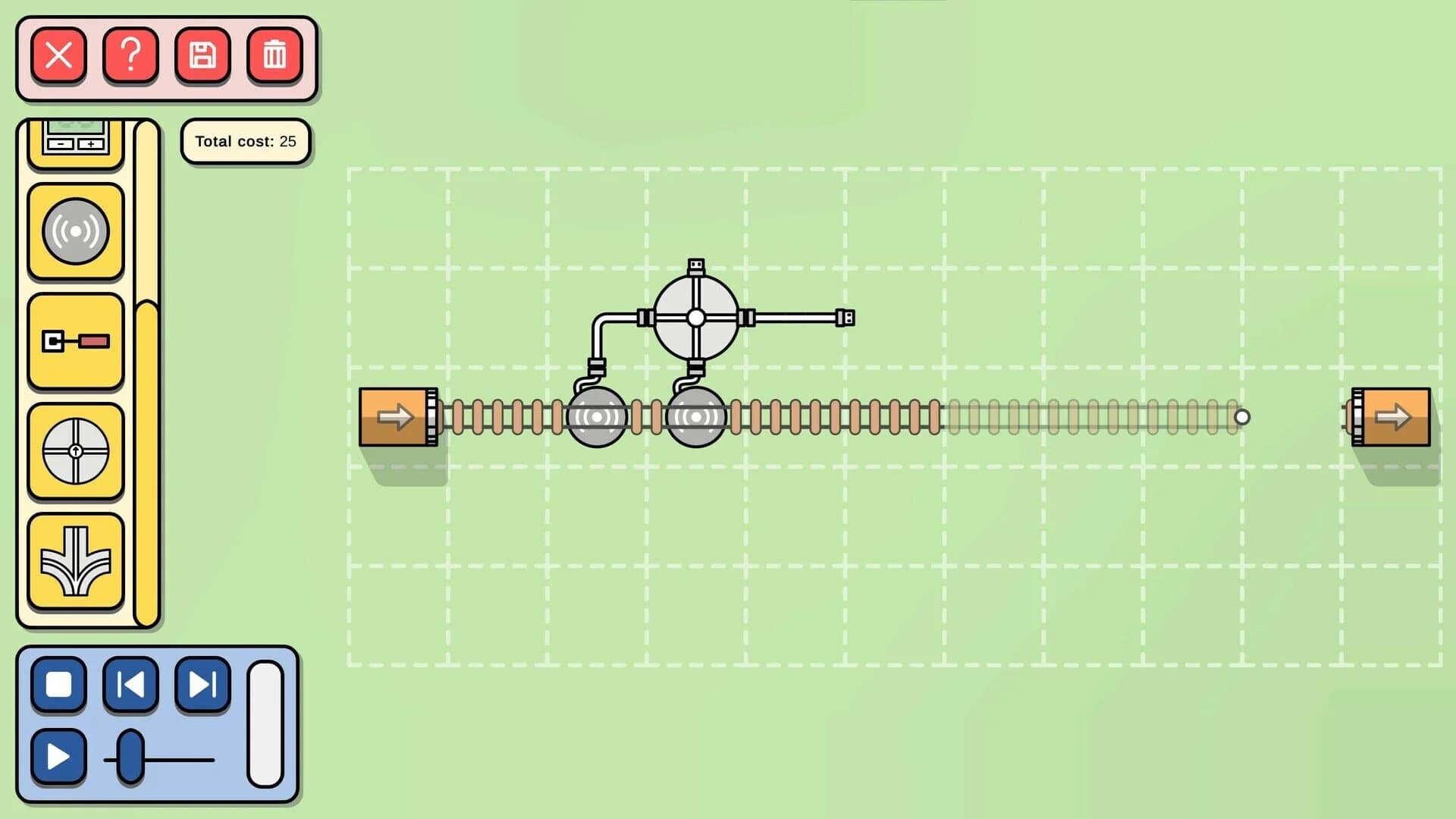Delete the circuit using the trash can icon
The image size is (1456, 819).
(274, 55)
